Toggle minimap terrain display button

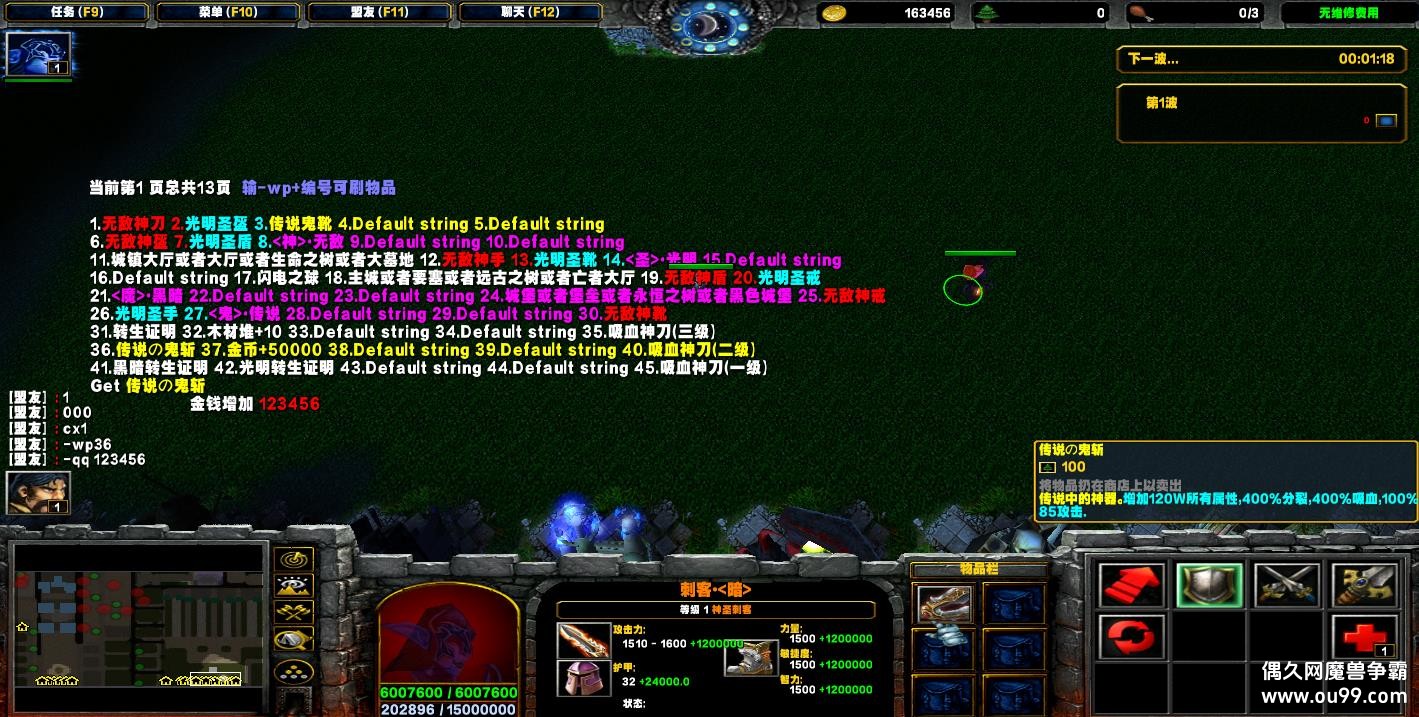293,586
